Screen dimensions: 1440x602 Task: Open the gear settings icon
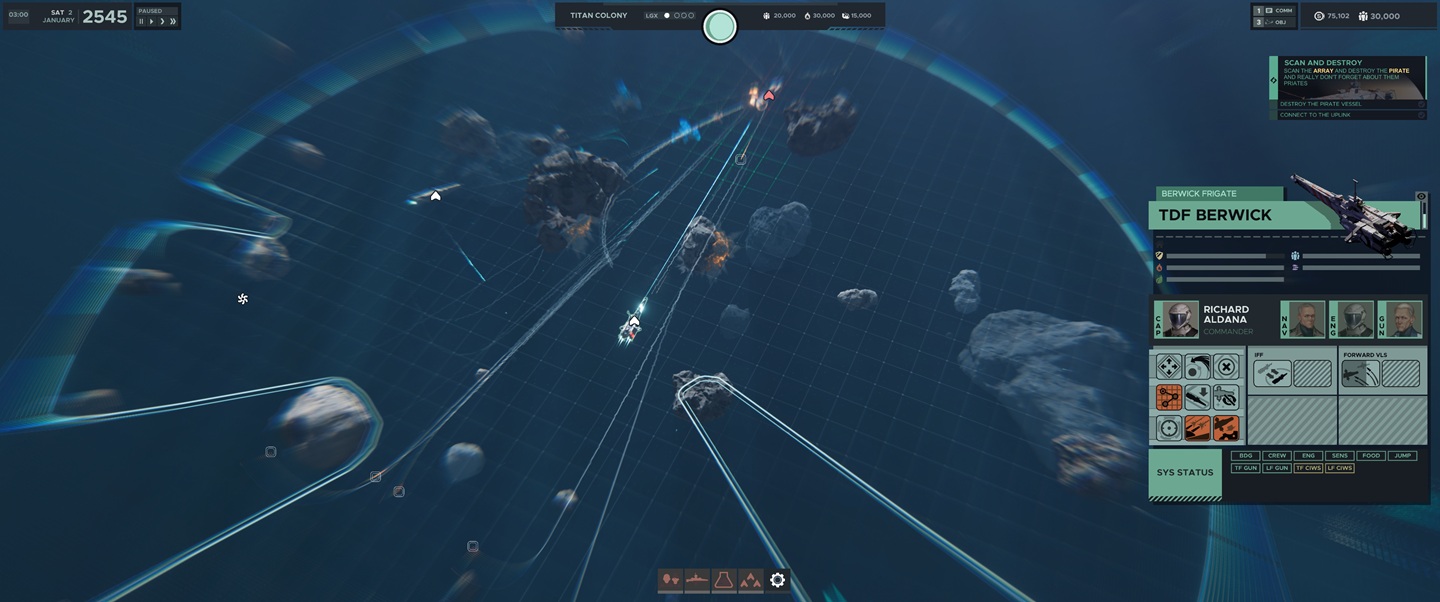coord(777,580)
